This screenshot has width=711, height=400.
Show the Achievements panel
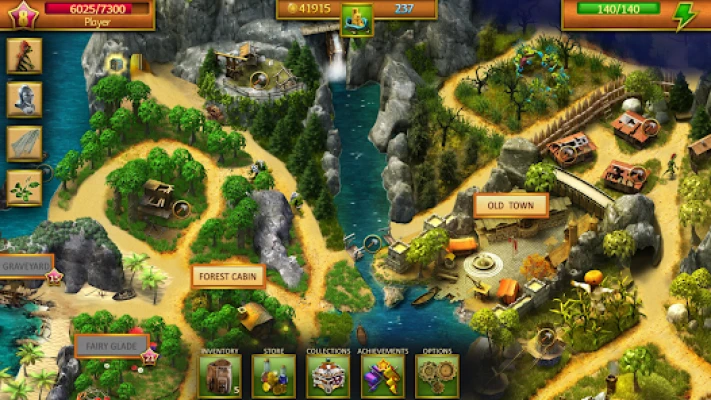[x=382, y=376]
